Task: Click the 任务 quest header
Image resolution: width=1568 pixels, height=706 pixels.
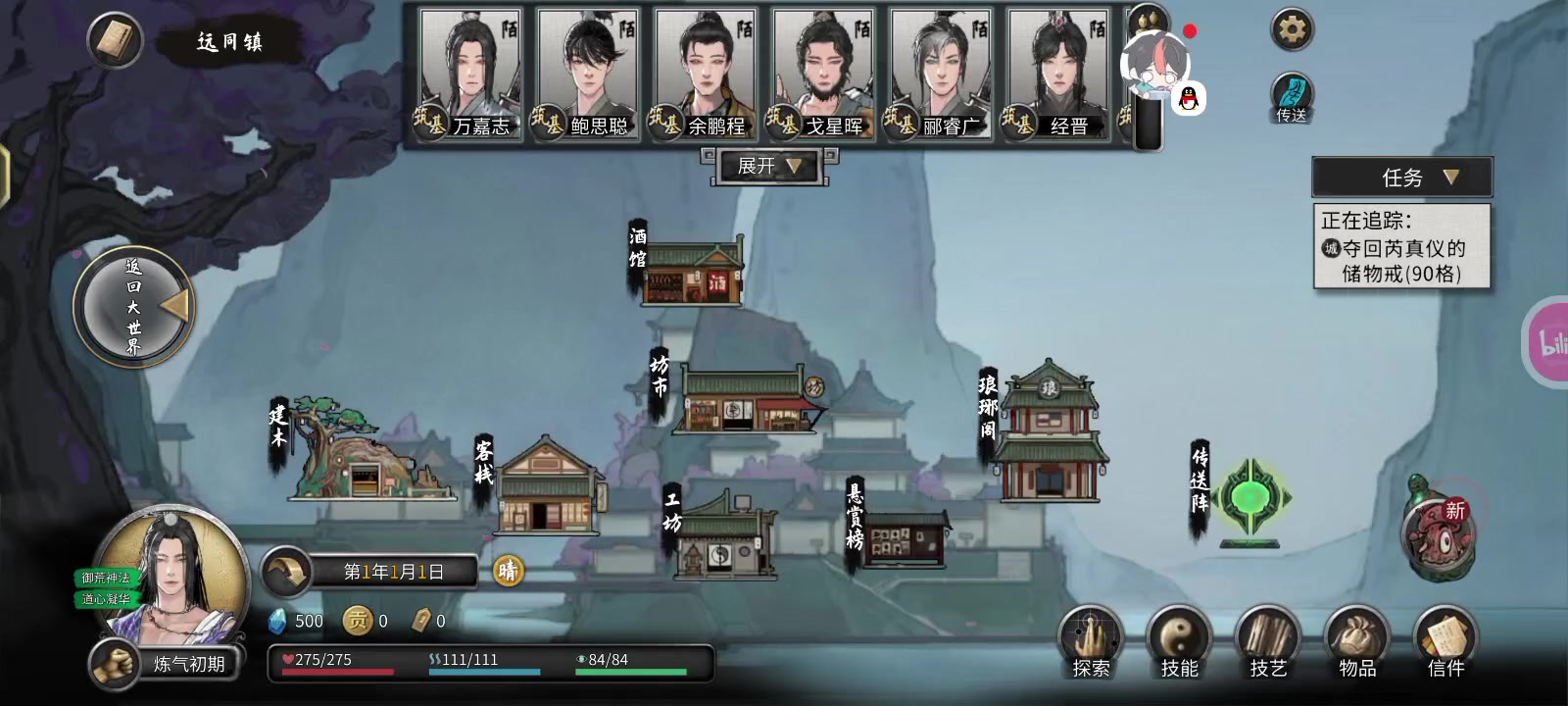Action: point(1401,176)
